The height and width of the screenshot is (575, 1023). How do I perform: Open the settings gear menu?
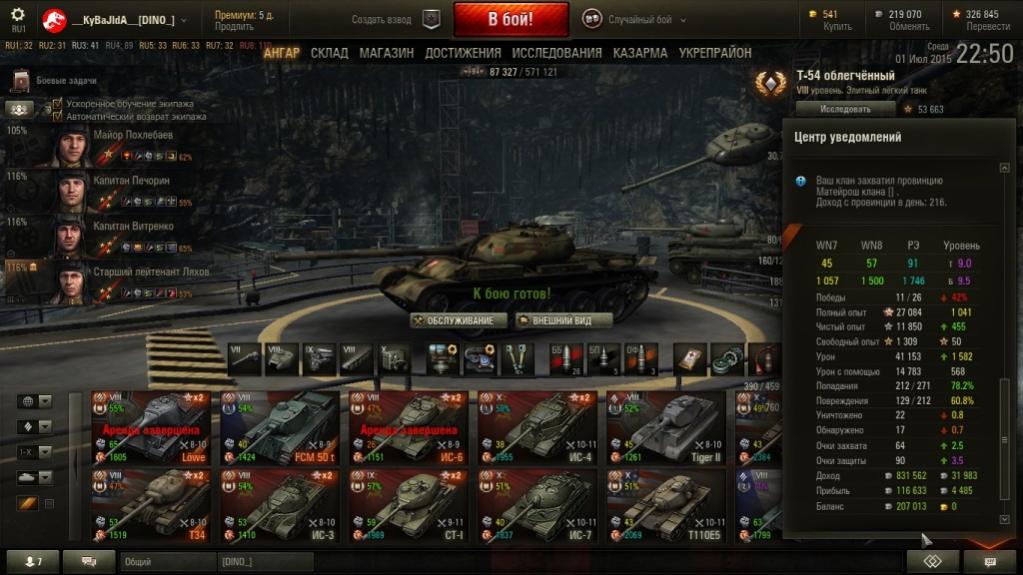click(17, 15)
